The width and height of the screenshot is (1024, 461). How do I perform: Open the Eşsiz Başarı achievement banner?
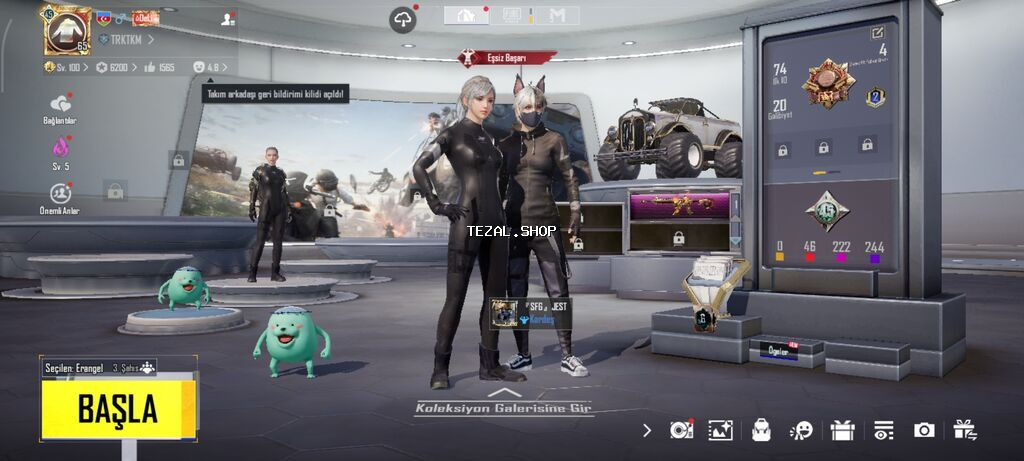pyautogui.click(x=506, y=58)
